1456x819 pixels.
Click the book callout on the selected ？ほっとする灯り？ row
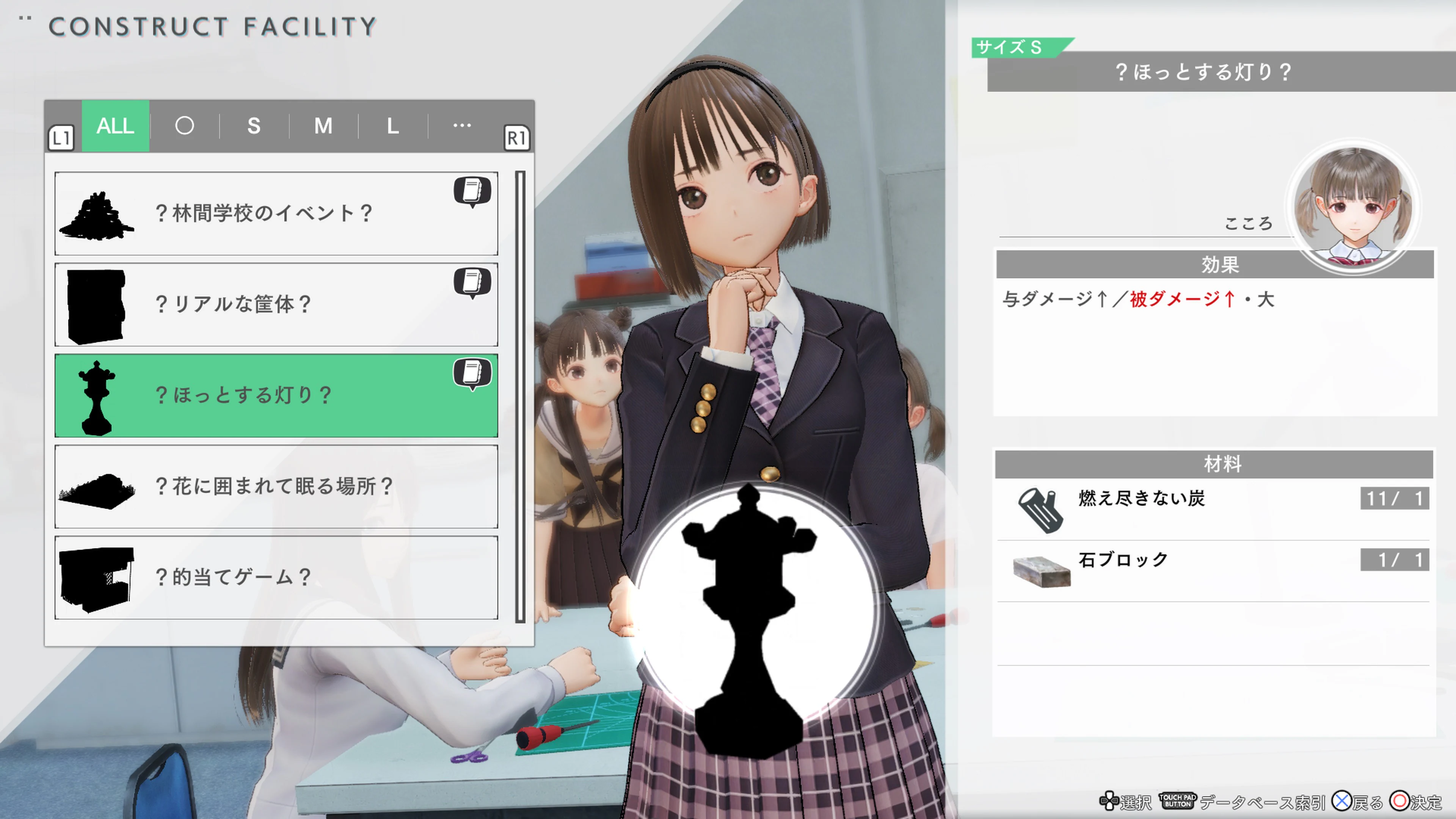coord(472,373)
